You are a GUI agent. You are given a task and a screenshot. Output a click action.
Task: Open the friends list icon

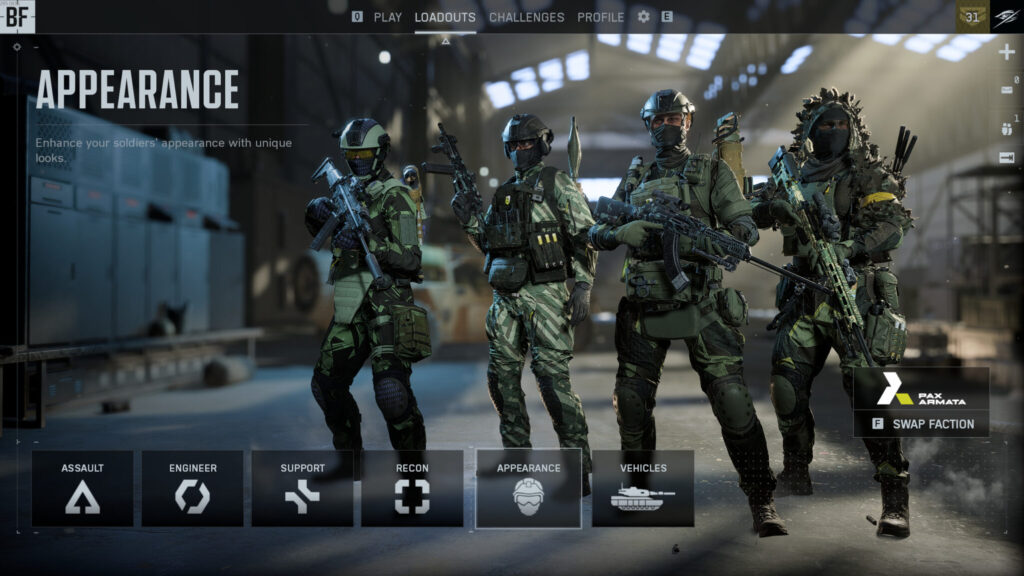[x=1006, y=127]
